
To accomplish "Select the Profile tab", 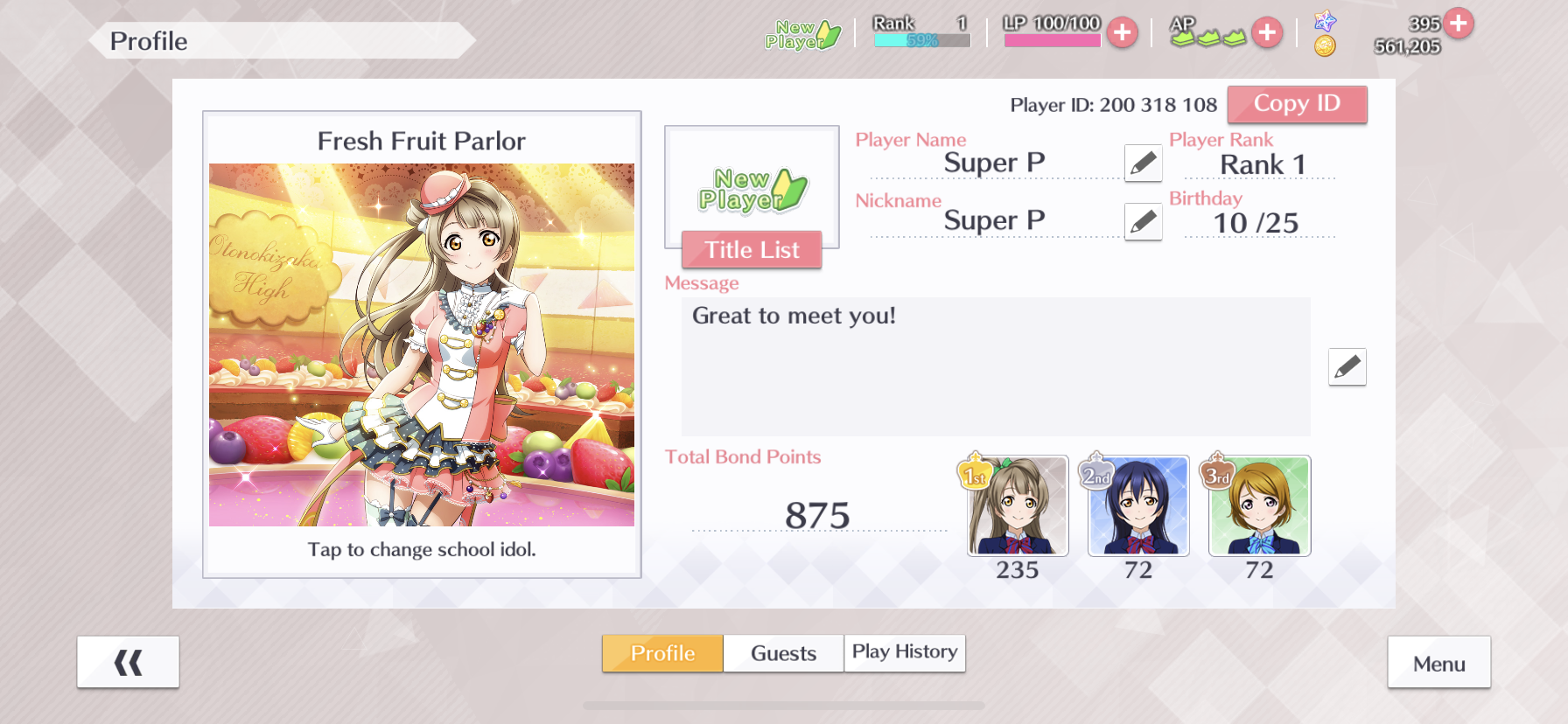I will point(662,653).
